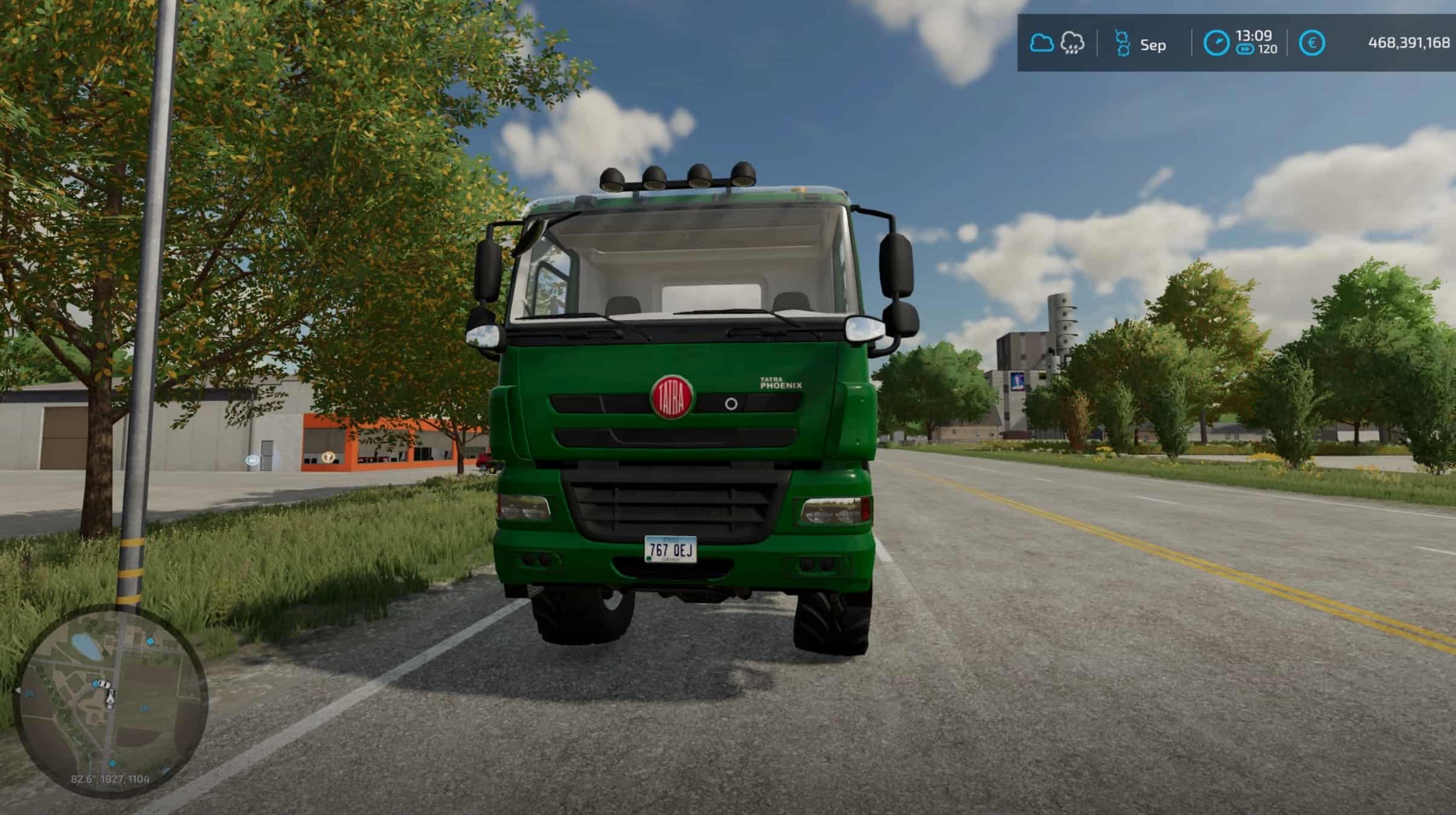
Task: Click the cloudy weather forecast icon
Action: (1041, 43)
